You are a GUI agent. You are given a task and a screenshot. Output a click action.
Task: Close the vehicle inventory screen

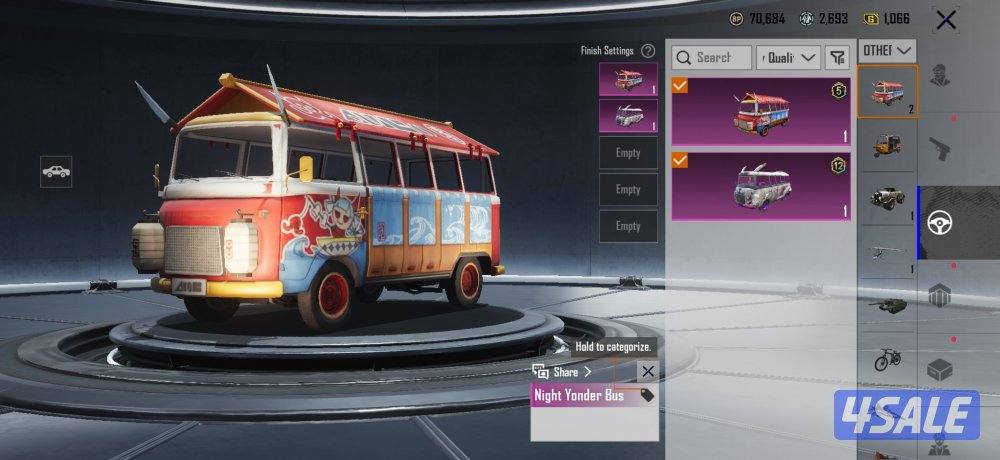[945, 19]
